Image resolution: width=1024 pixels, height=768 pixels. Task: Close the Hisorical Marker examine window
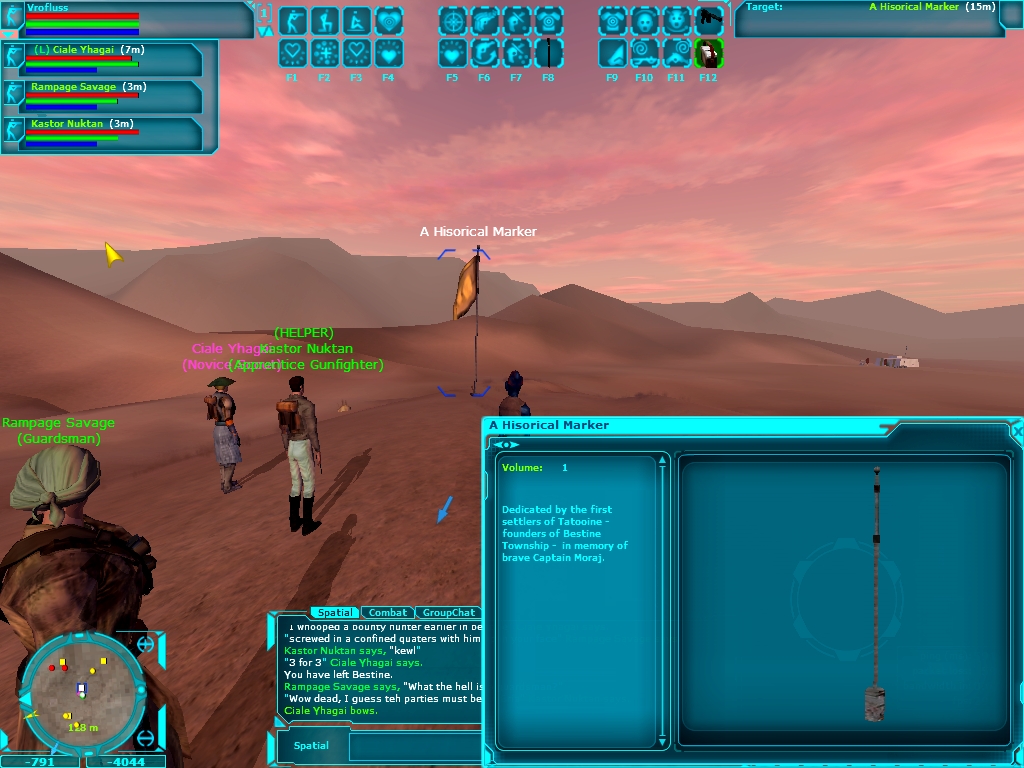[x=1017, y=431]
